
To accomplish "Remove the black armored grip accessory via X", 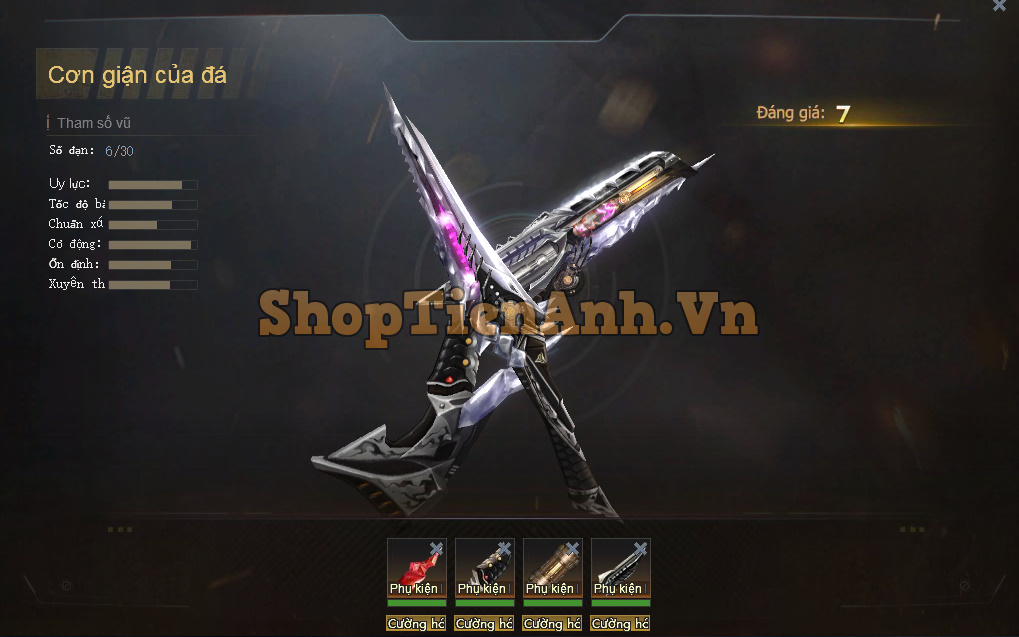I will pos(504,548).
